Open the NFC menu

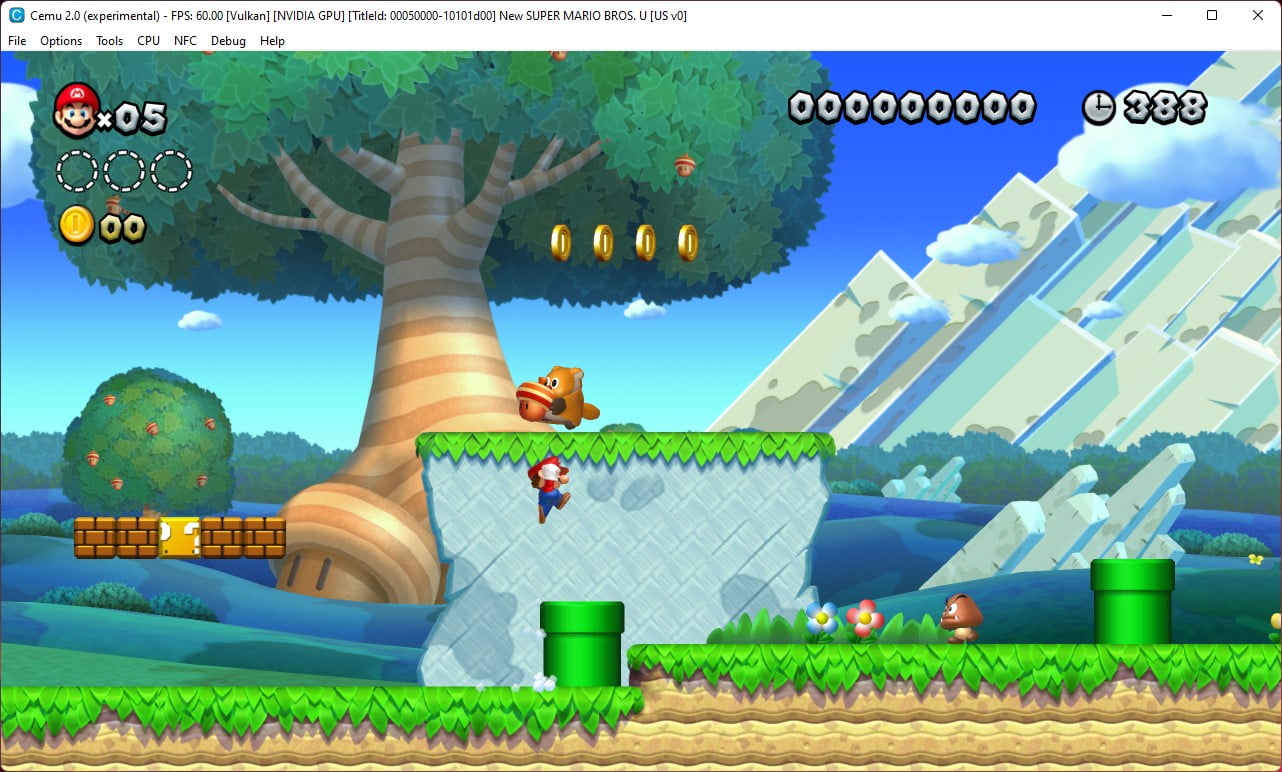(x=185, y=41)
